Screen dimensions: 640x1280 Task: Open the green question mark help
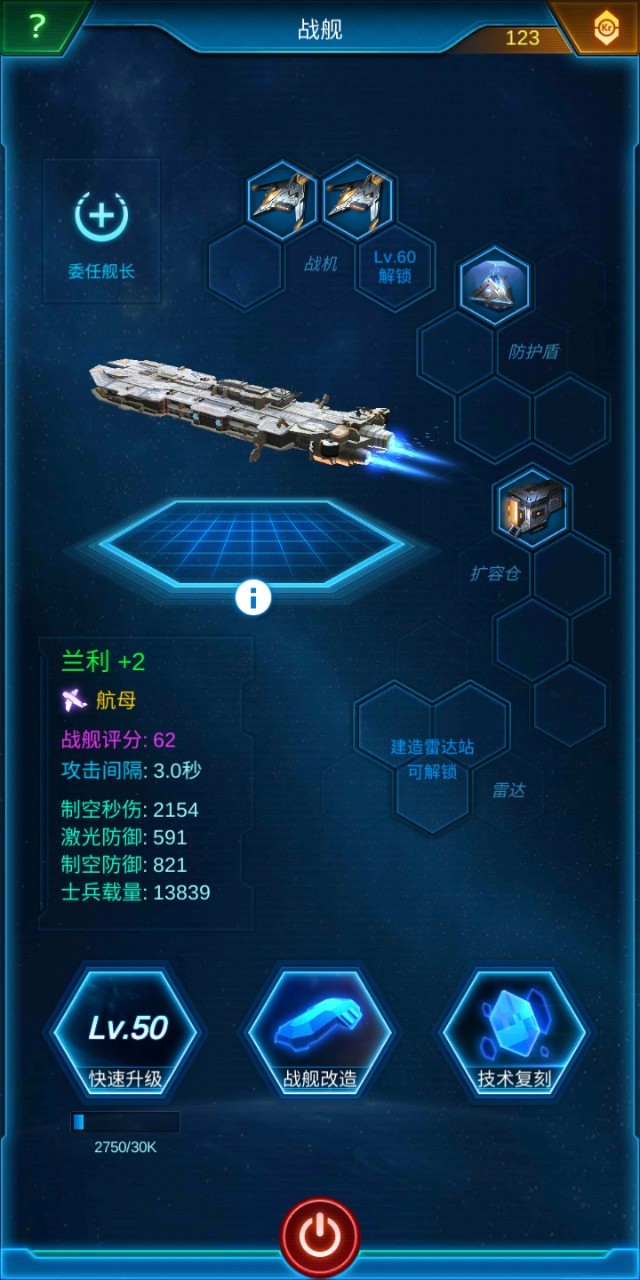point(37,26)
